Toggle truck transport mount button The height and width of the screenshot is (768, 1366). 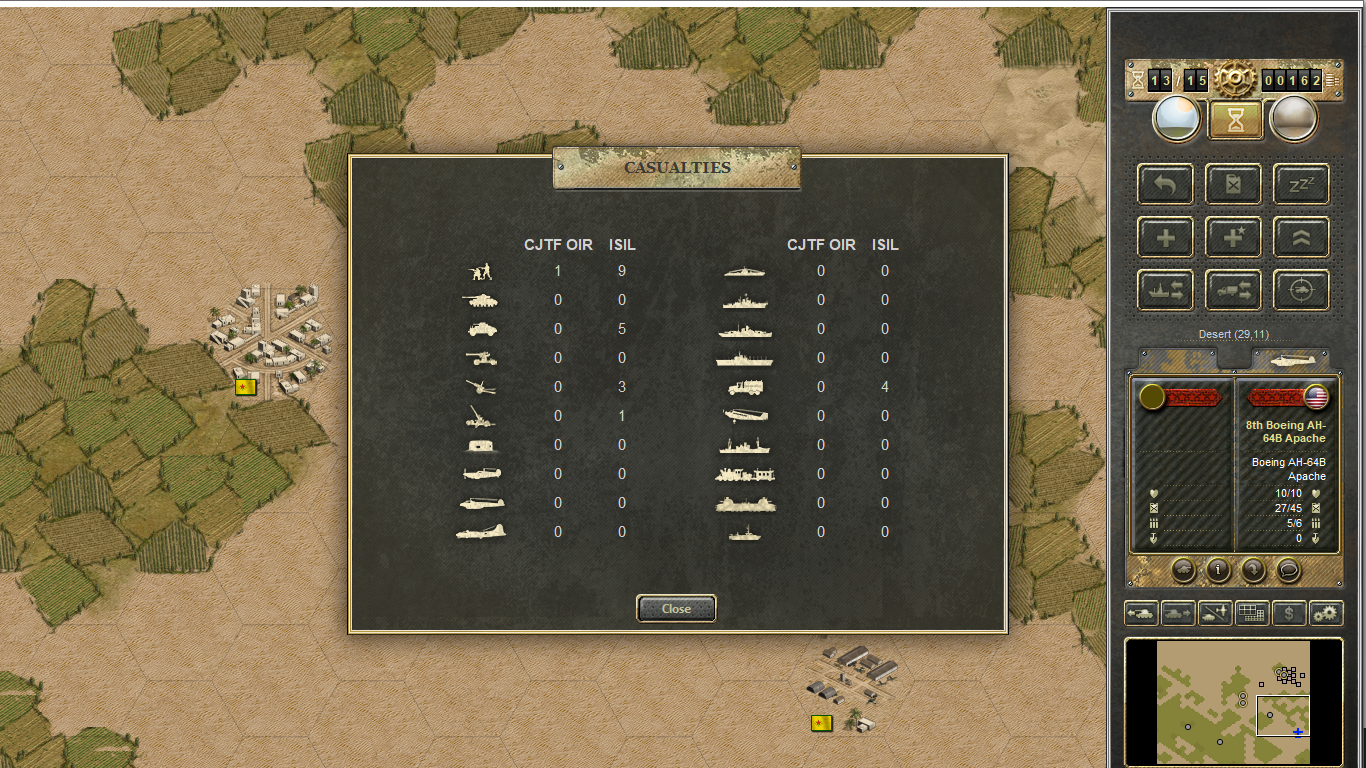click(1233, 290)
